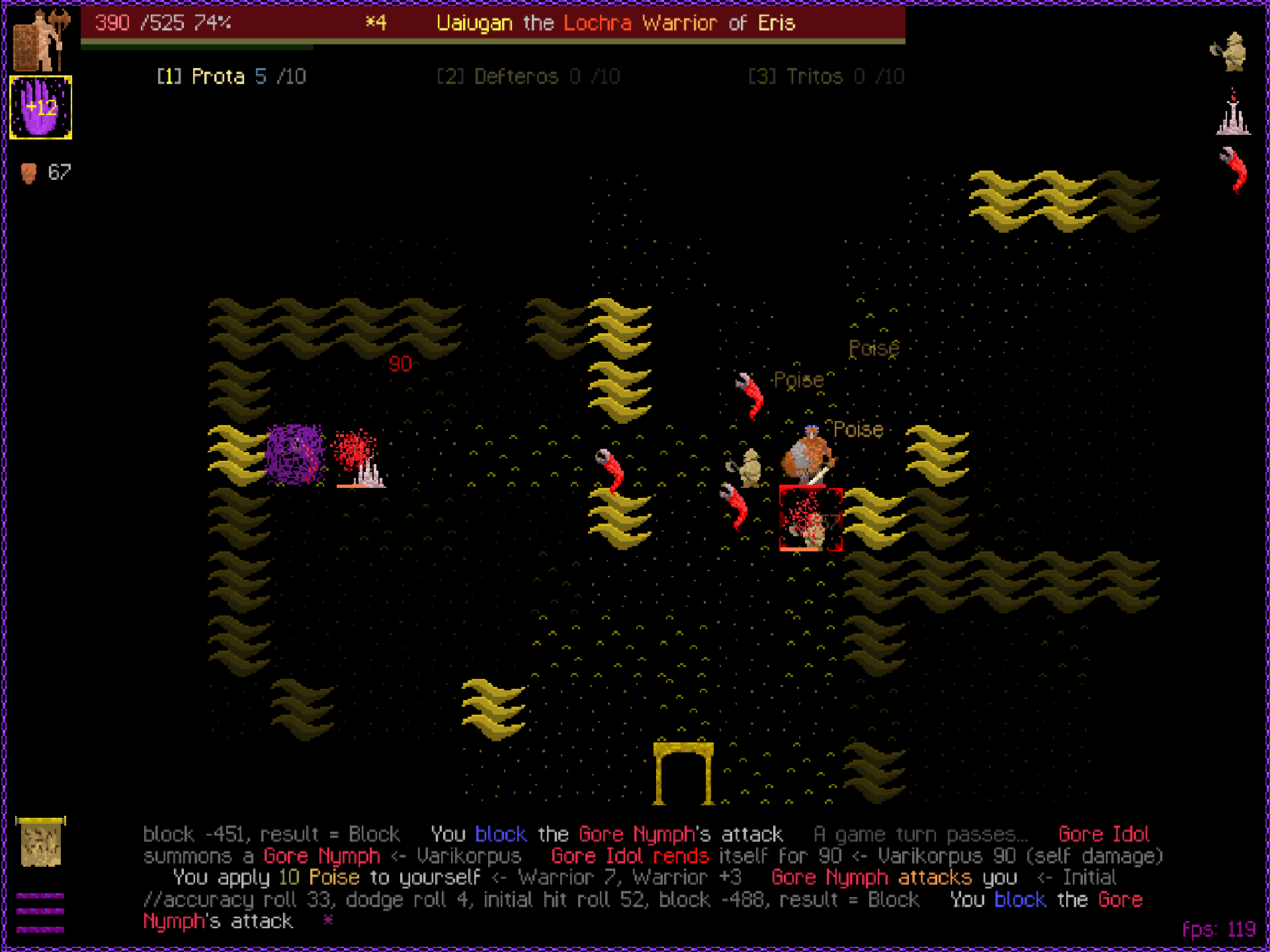Open the purple hand +12 ability

40,108
